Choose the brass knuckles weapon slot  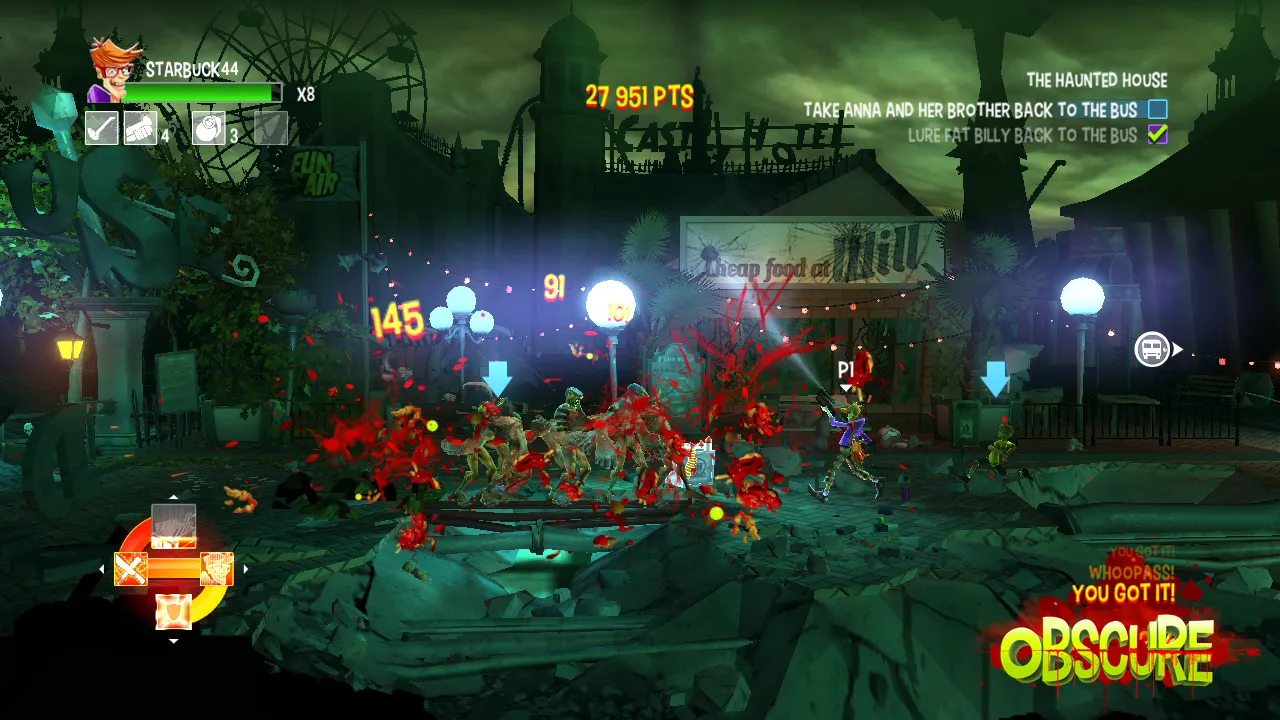pyautogui.click(x=140, y=128)
